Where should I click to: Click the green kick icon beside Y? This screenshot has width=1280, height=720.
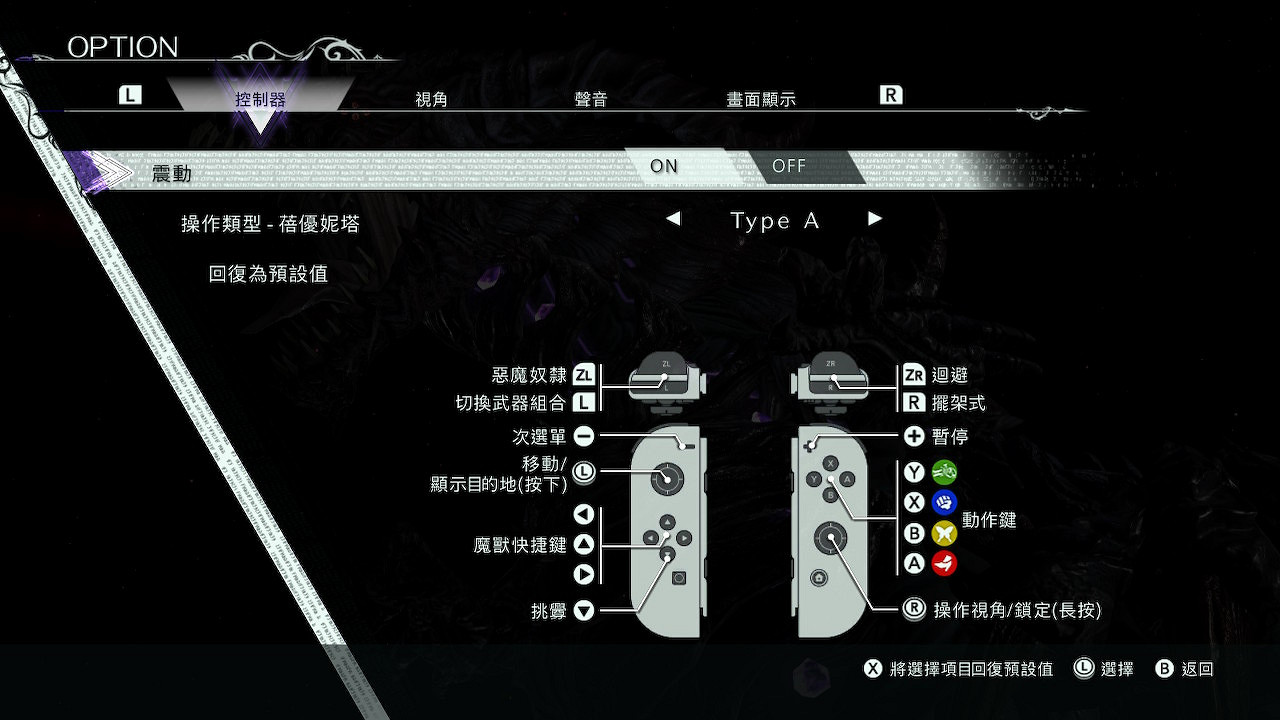pos(944,471)
